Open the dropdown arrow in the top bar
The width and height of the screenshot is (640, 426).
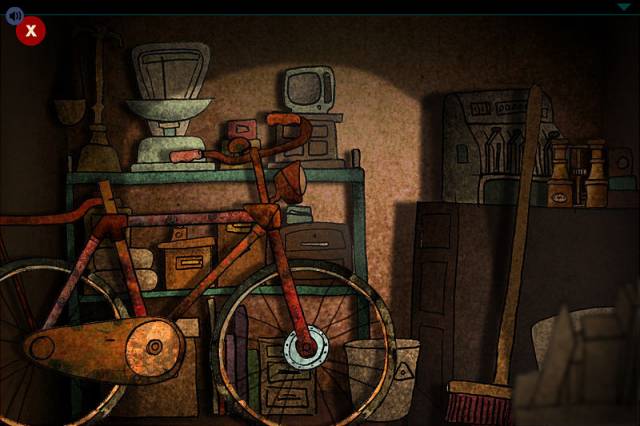click(623, 7)
